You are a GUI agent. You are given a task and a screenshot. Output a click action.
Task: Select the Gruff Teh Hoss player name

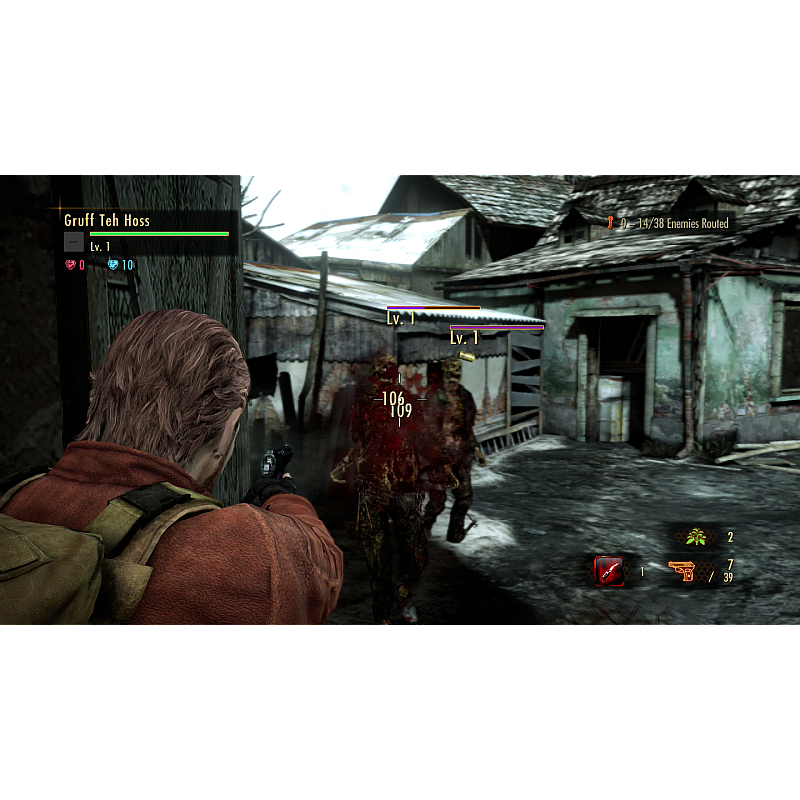tap(107, 220)
